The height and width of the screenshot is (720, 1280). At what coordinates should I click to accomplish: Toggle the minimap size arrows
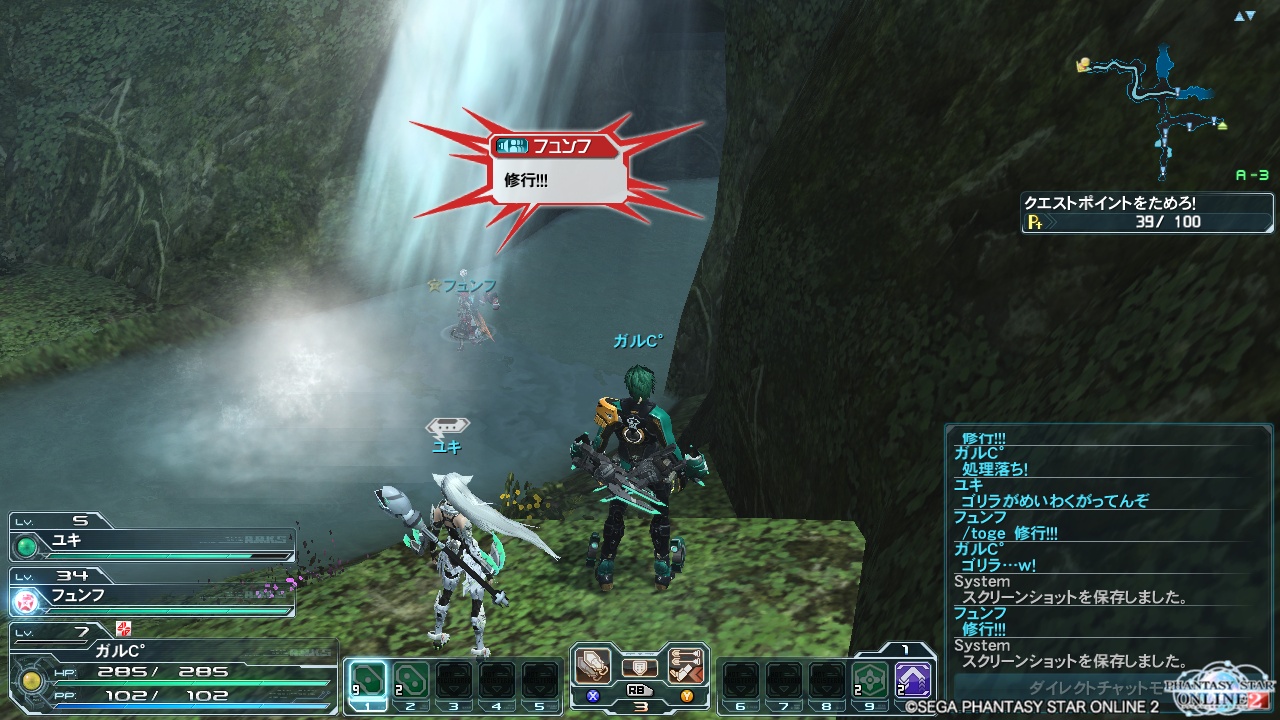pos(1244,17)
